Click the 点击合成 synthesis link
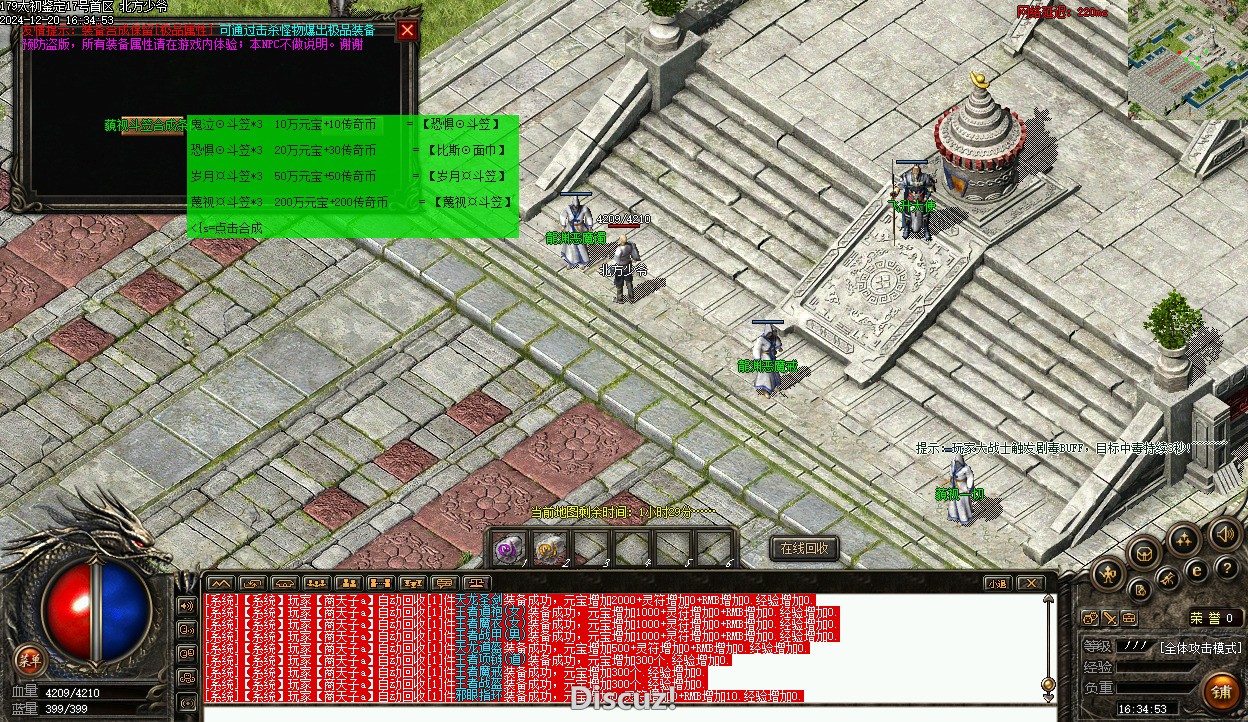 tap(228, 228)
